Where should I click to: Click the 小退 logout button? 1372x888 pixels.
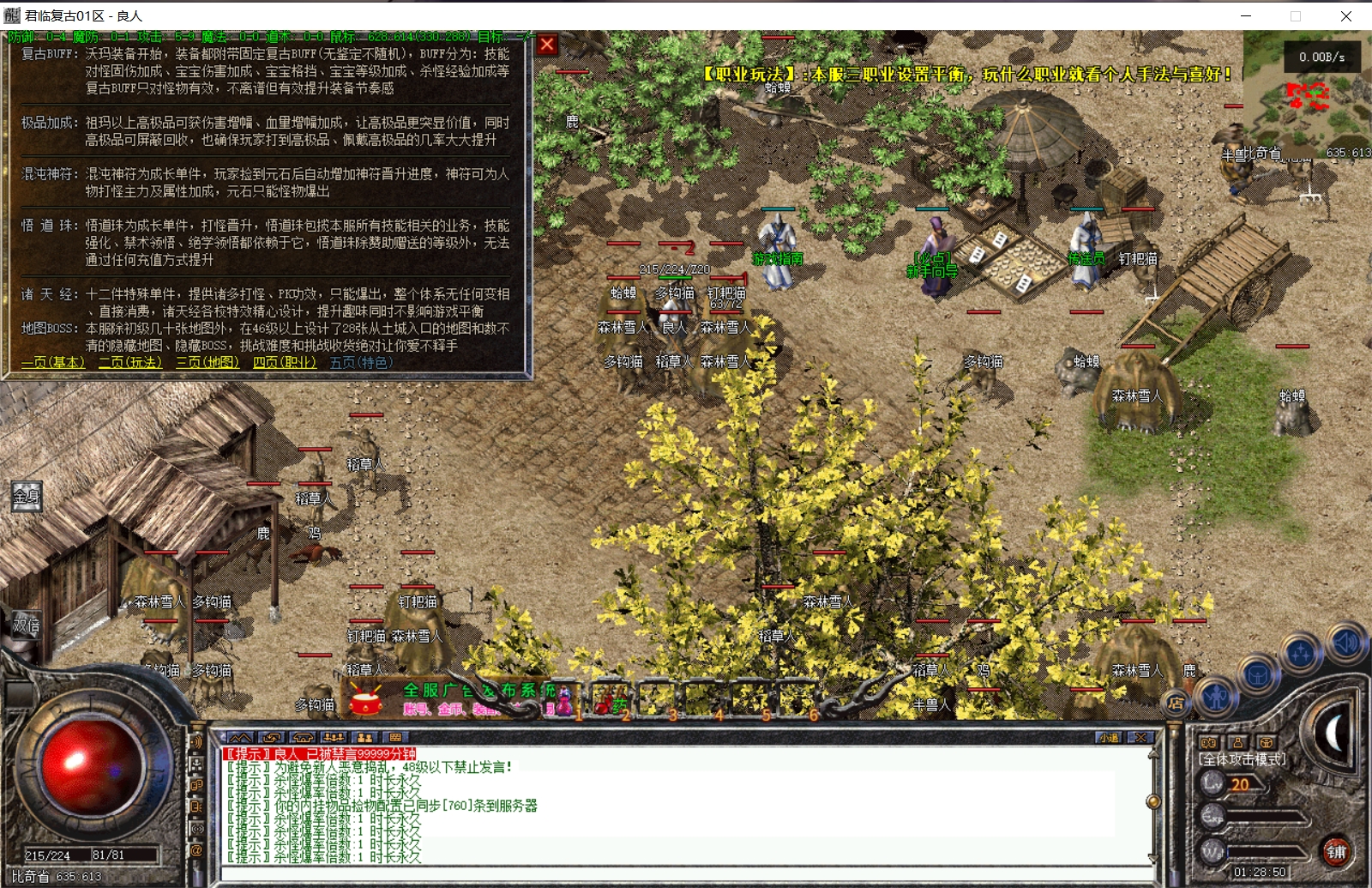1108,737
